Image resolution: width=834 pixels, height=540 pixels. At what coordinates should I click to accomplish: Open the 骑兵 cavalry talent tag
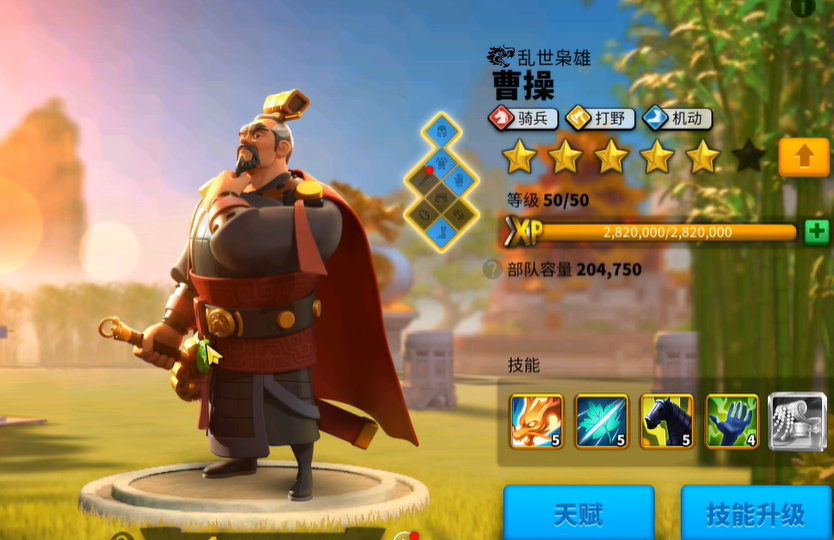coord(523,119)
